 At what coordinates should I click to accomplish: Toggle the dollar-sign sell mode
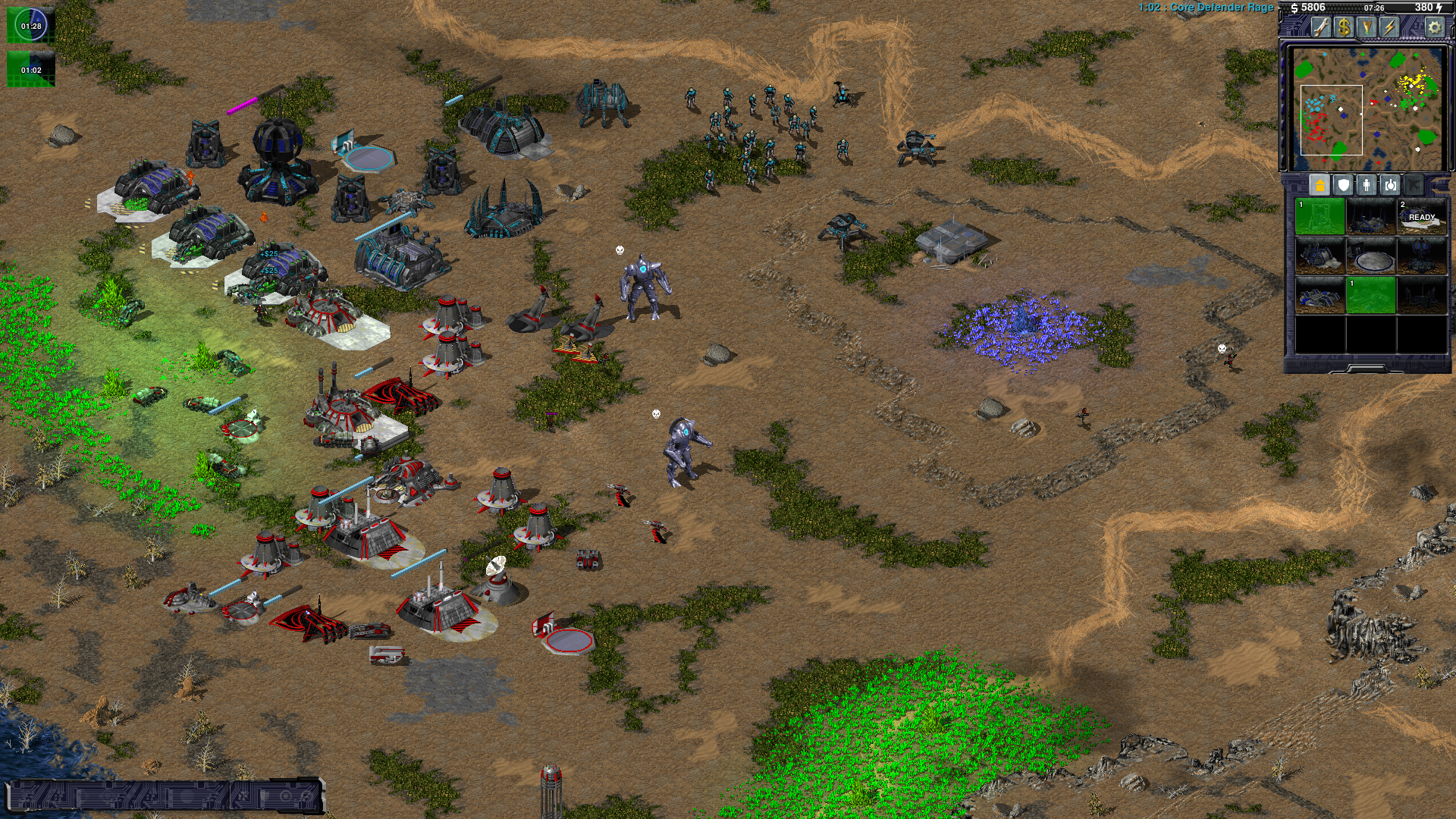(1344, 27)
